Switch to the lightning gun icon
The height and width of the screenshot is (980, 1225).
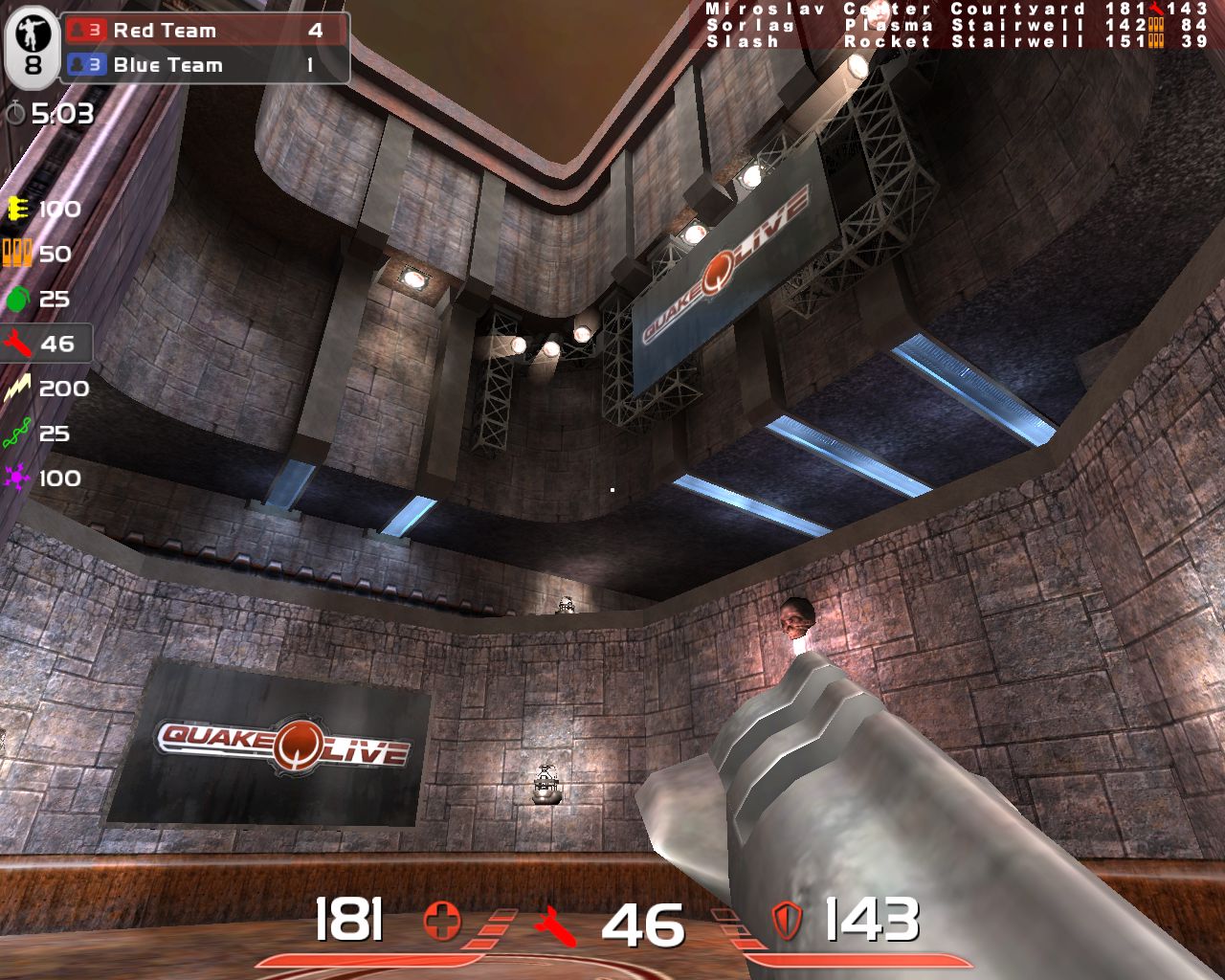point(17,389)
